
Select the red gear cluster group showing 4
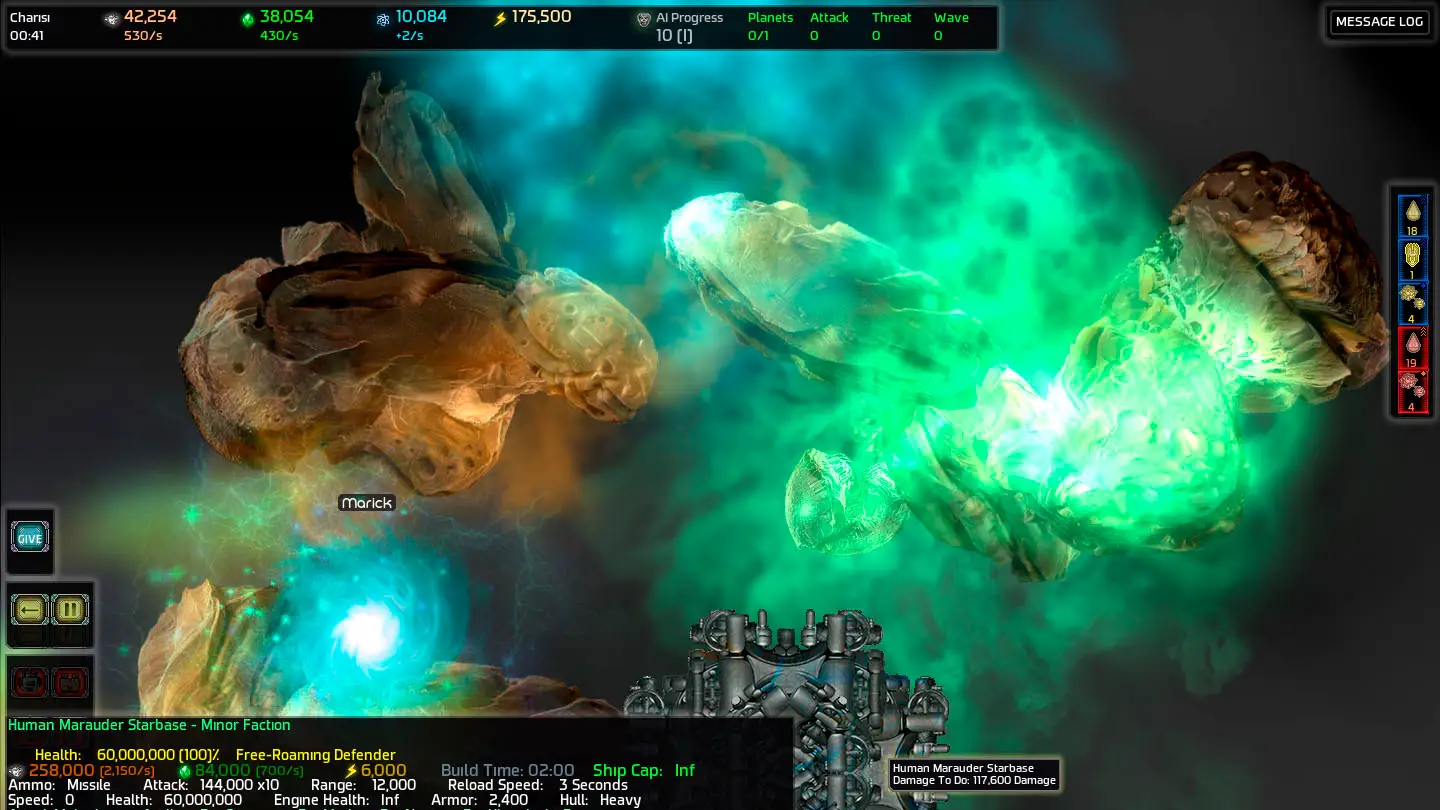[1413, 392]
